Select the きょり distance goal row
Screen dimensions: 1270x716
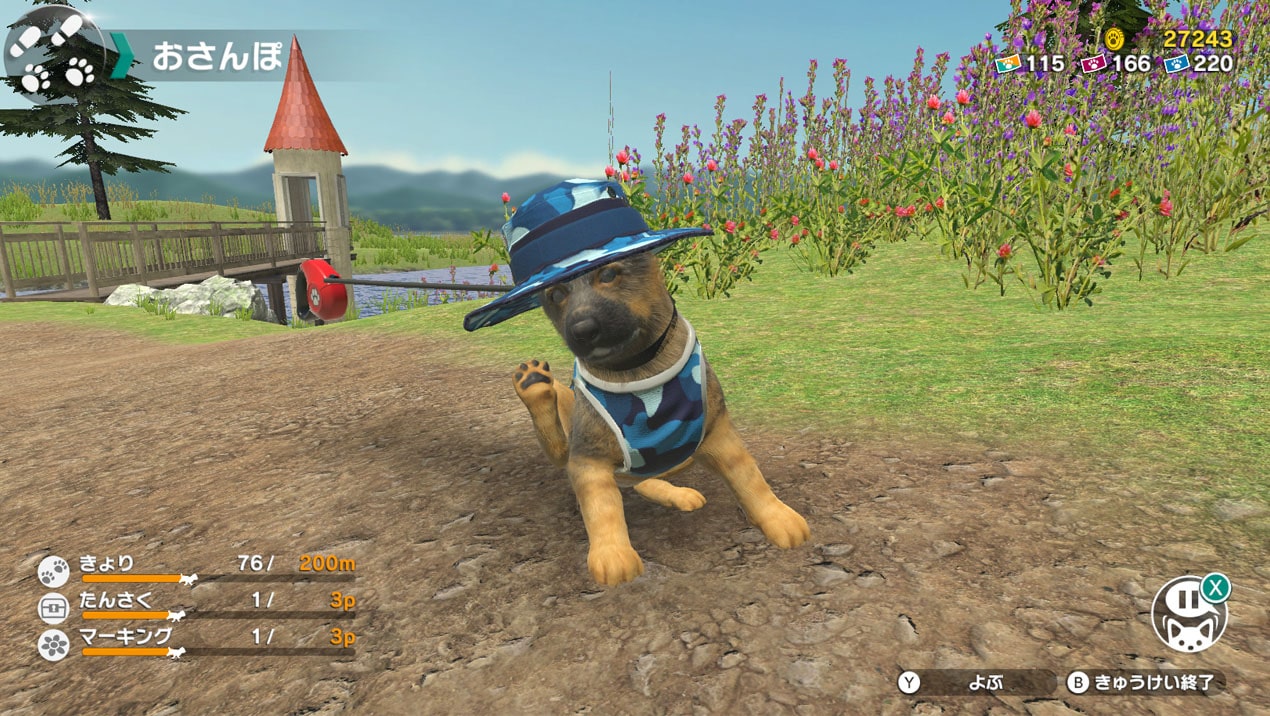tap(197, 569)
